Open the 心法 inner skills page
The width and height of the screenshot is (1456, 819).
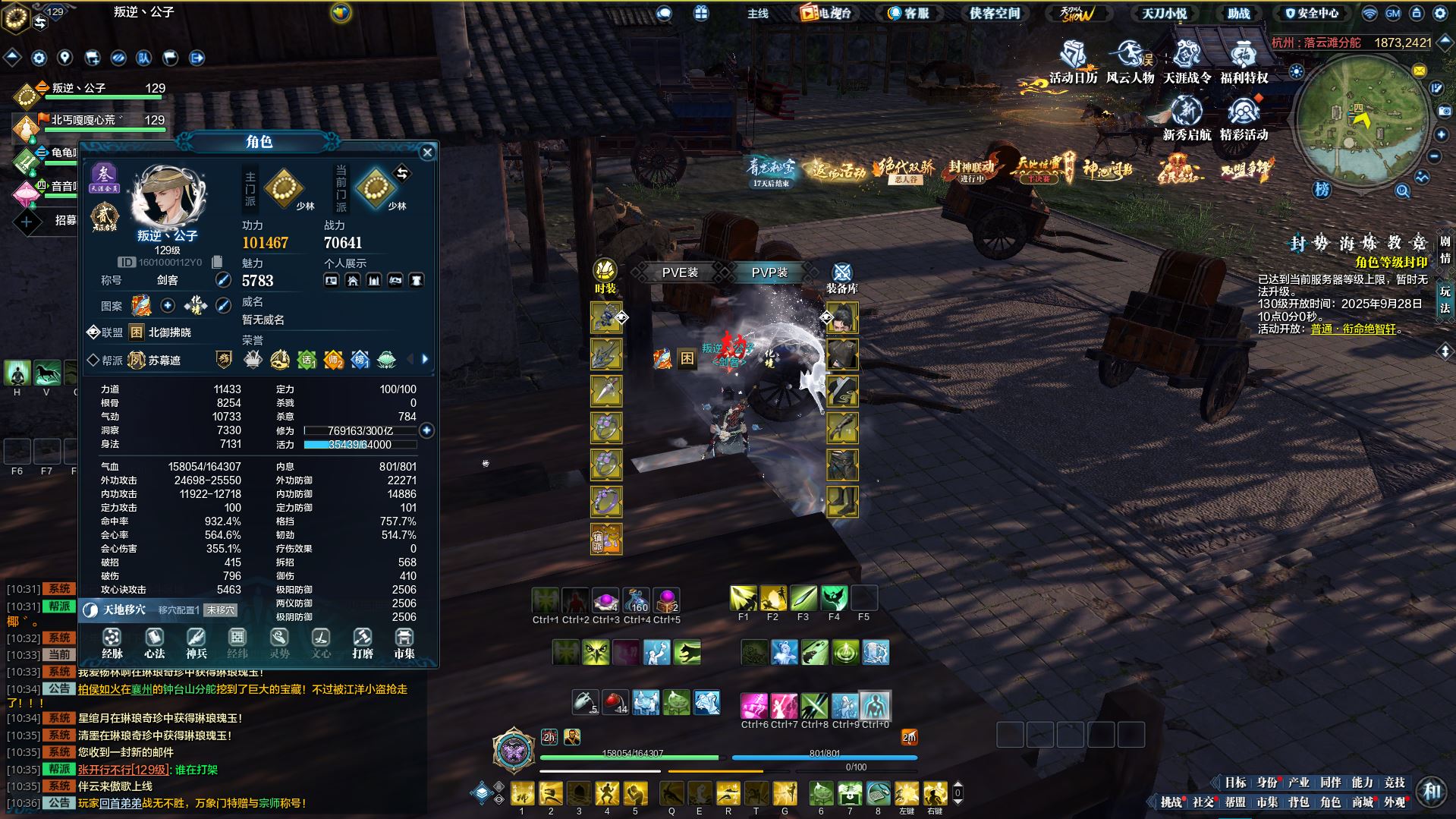click(154, 643)
